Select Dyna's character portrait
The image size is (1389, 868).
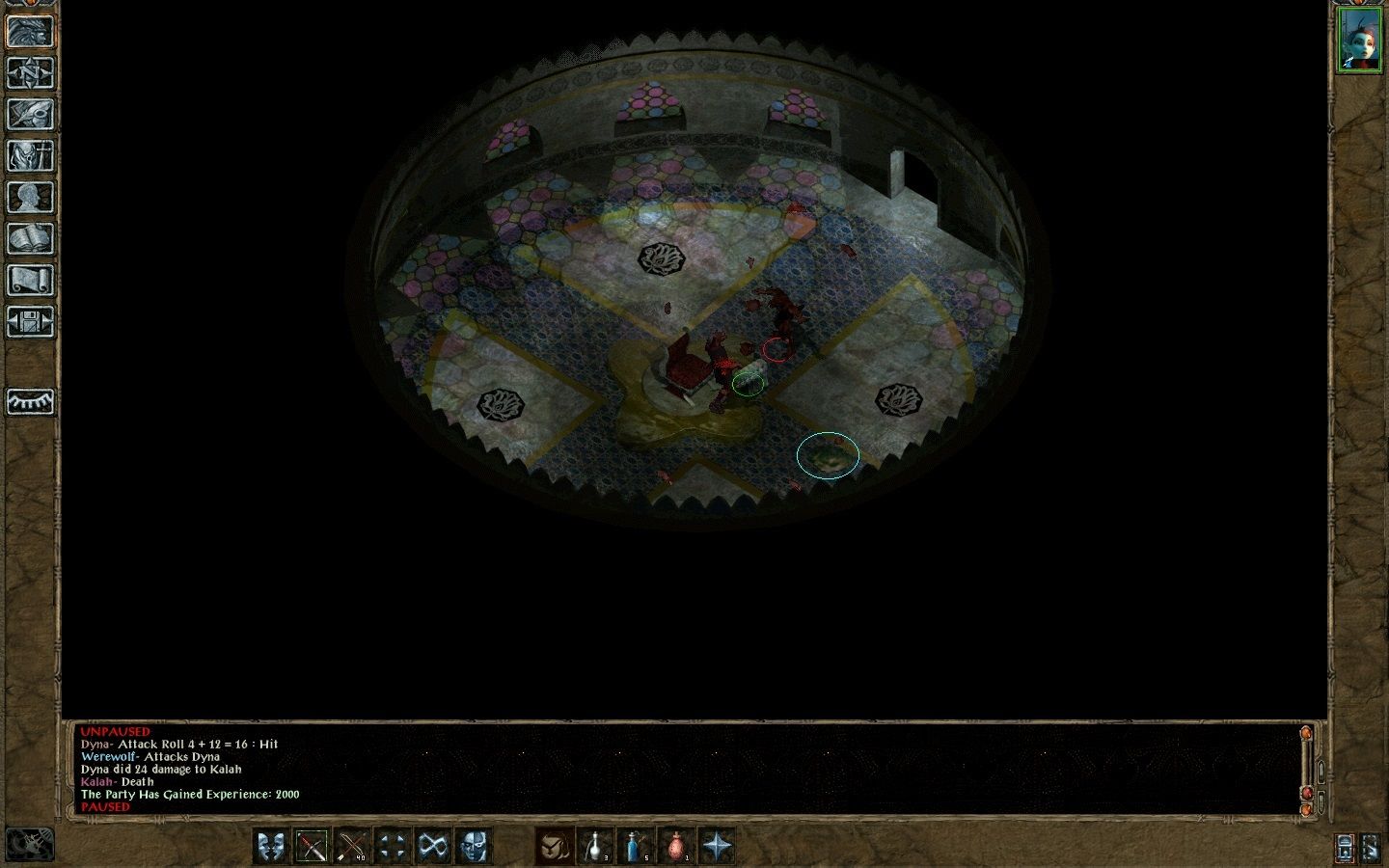pyautogui.click(x=1361, y=39)
